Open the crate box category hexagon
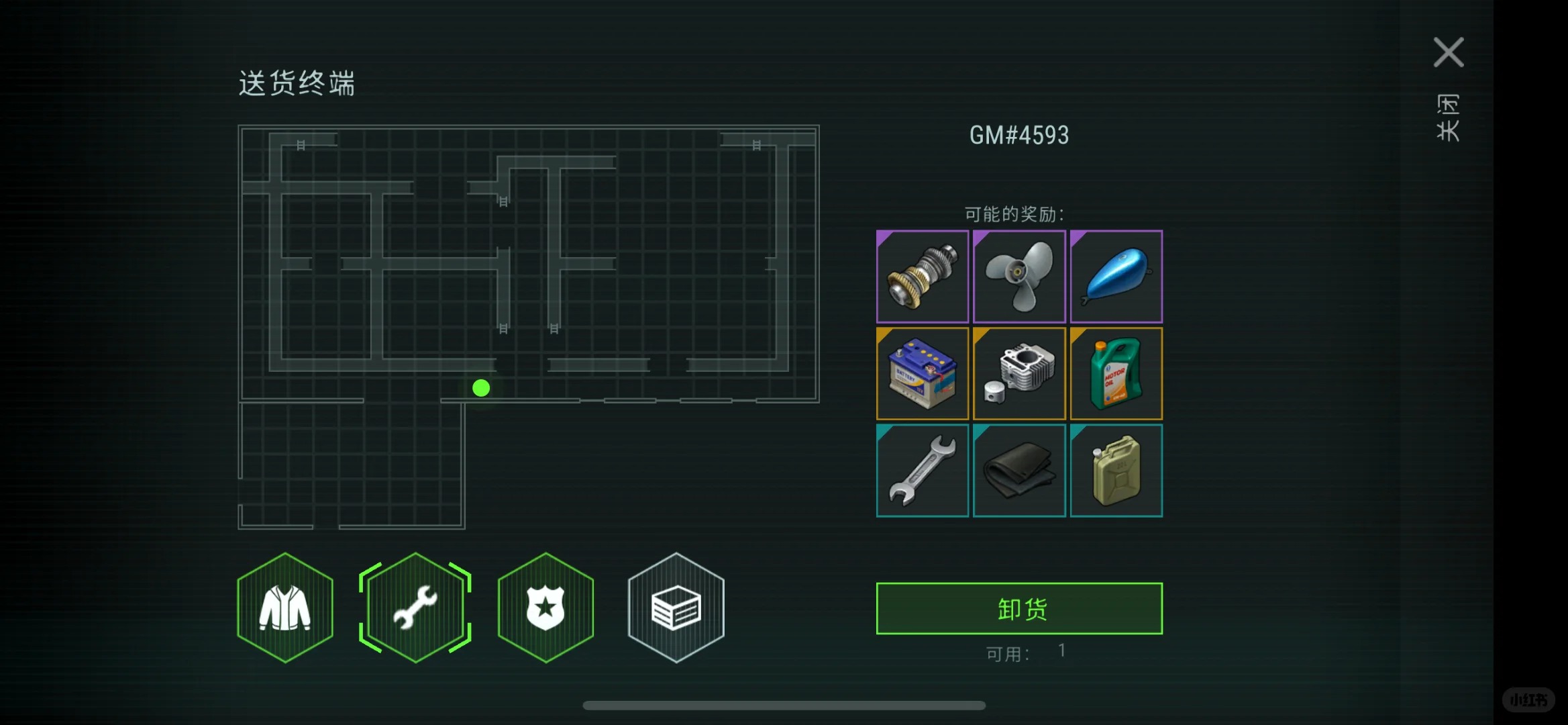Viewport: 1568px width, 725px height. click(676, 608)
